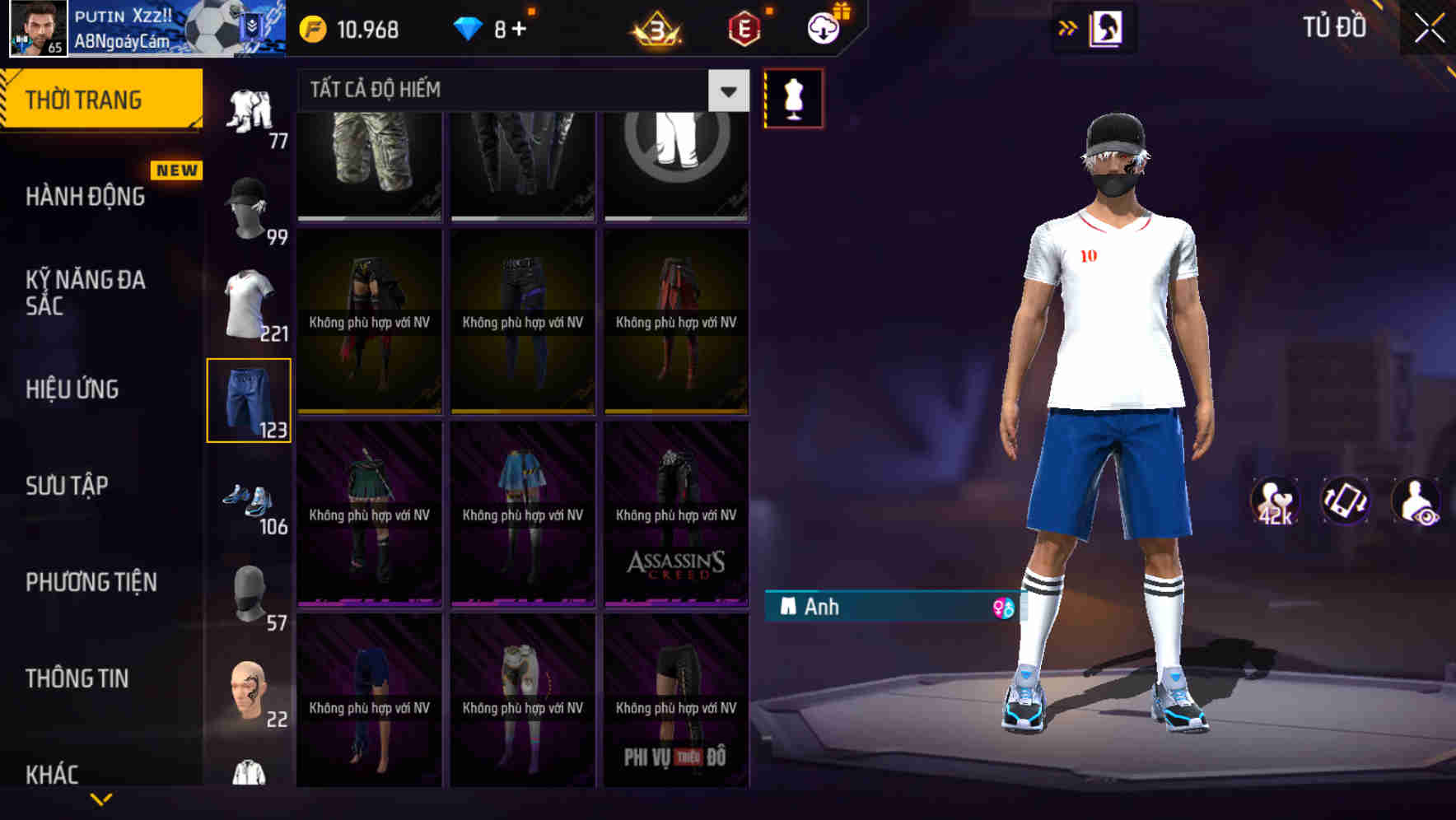Click the PUTIN Xzz!! player profile banner

(124, 27)
